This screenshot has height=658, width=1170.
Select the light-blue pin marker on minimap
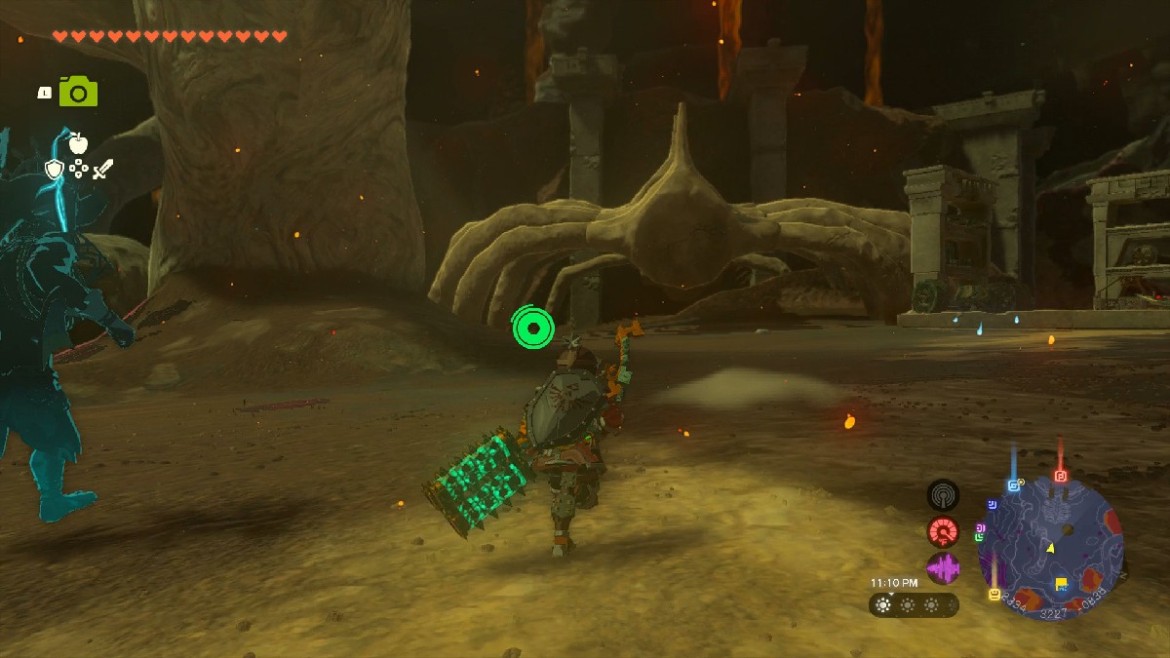(1014, 486)
